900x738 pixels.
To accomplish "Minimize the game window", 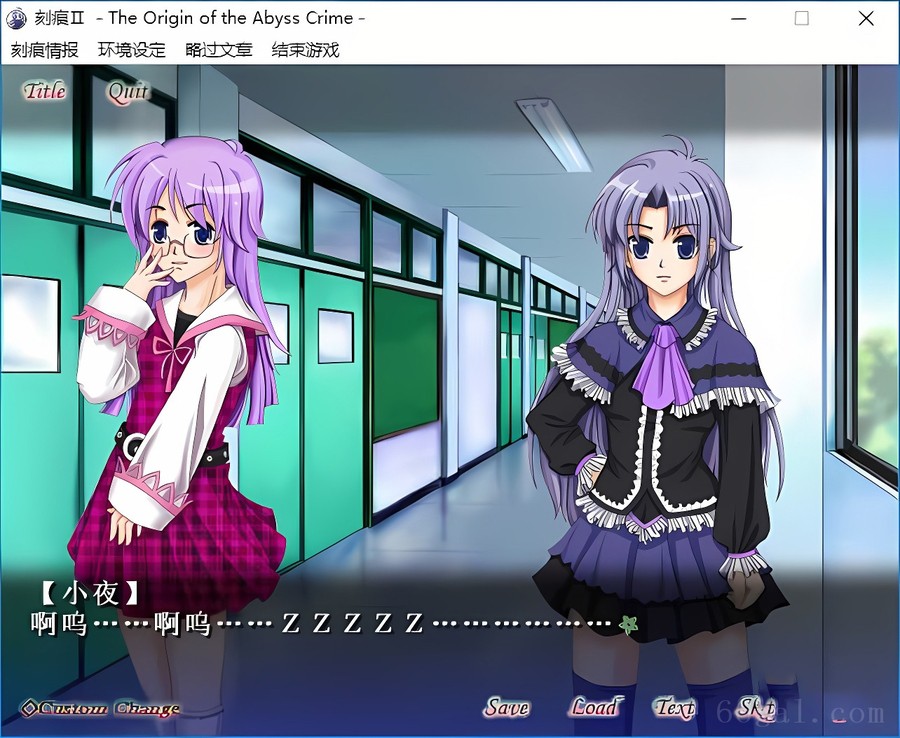I will [739, 18].
